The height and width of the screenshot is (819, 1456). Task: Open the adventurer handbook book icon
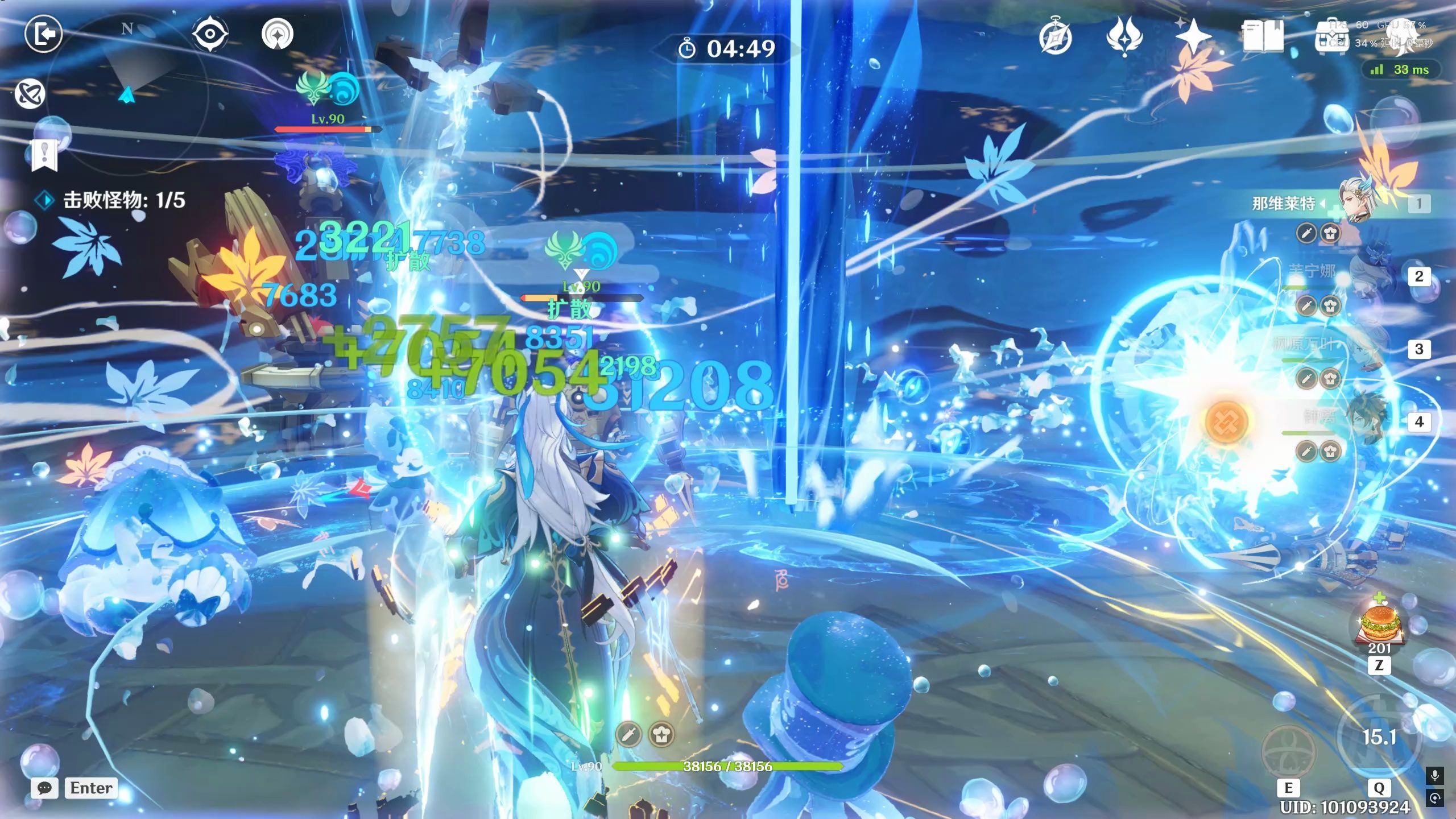(x=1263, y=36)
